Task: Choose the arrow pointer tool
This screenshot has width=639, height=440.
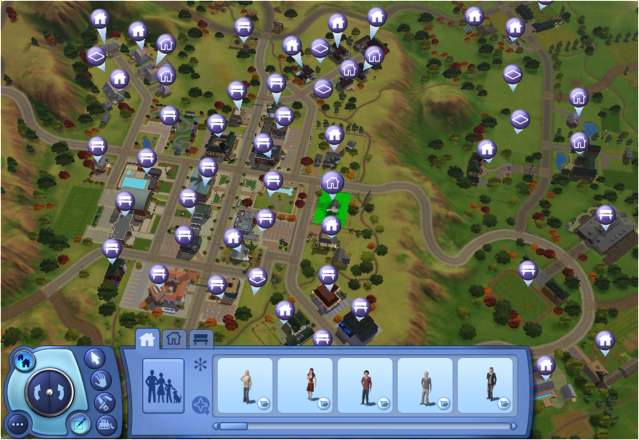Action: tap(96, 357)
